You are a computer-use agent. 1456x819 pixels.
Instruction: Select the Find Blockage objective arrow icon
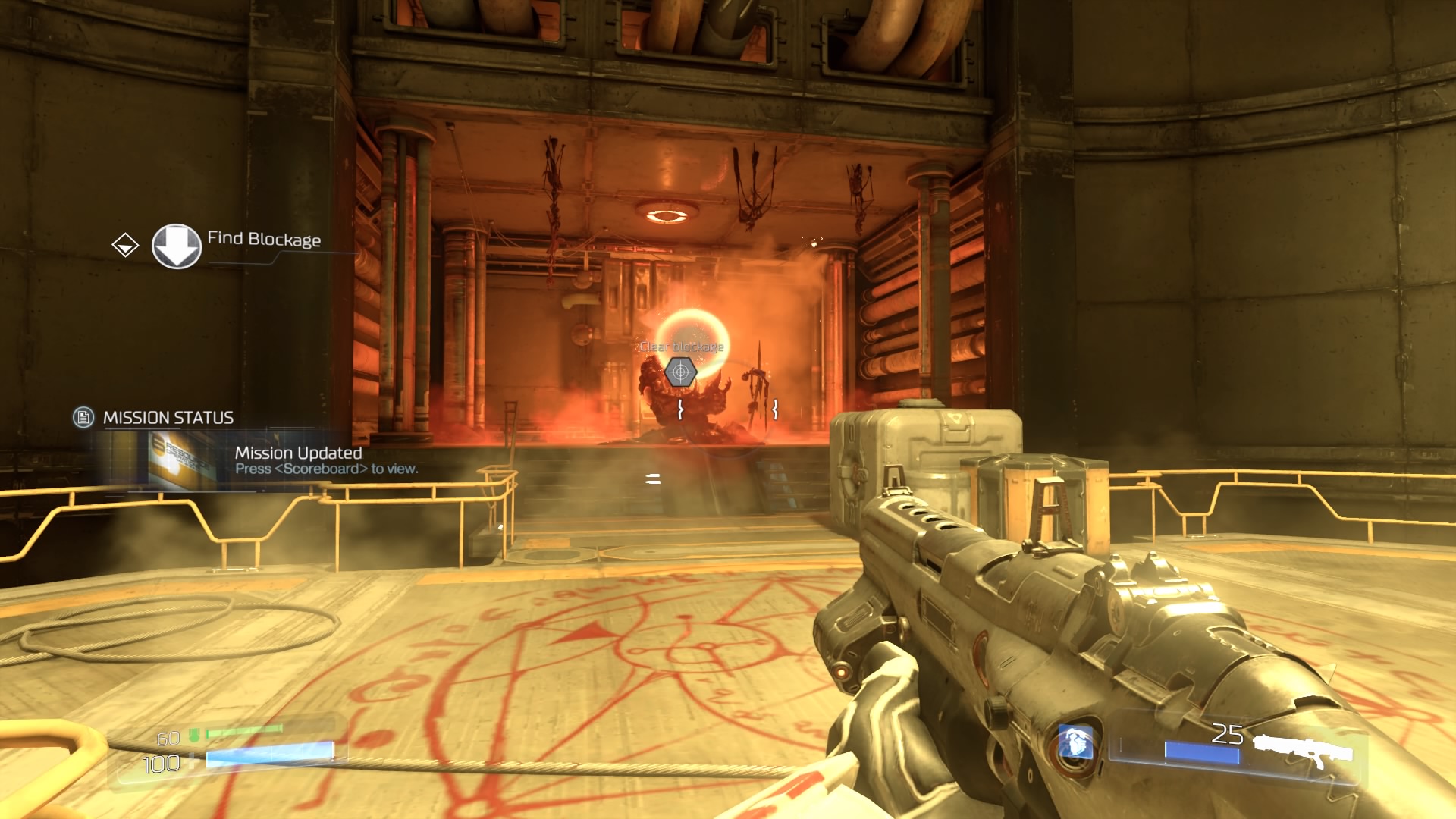pos(177,246)
